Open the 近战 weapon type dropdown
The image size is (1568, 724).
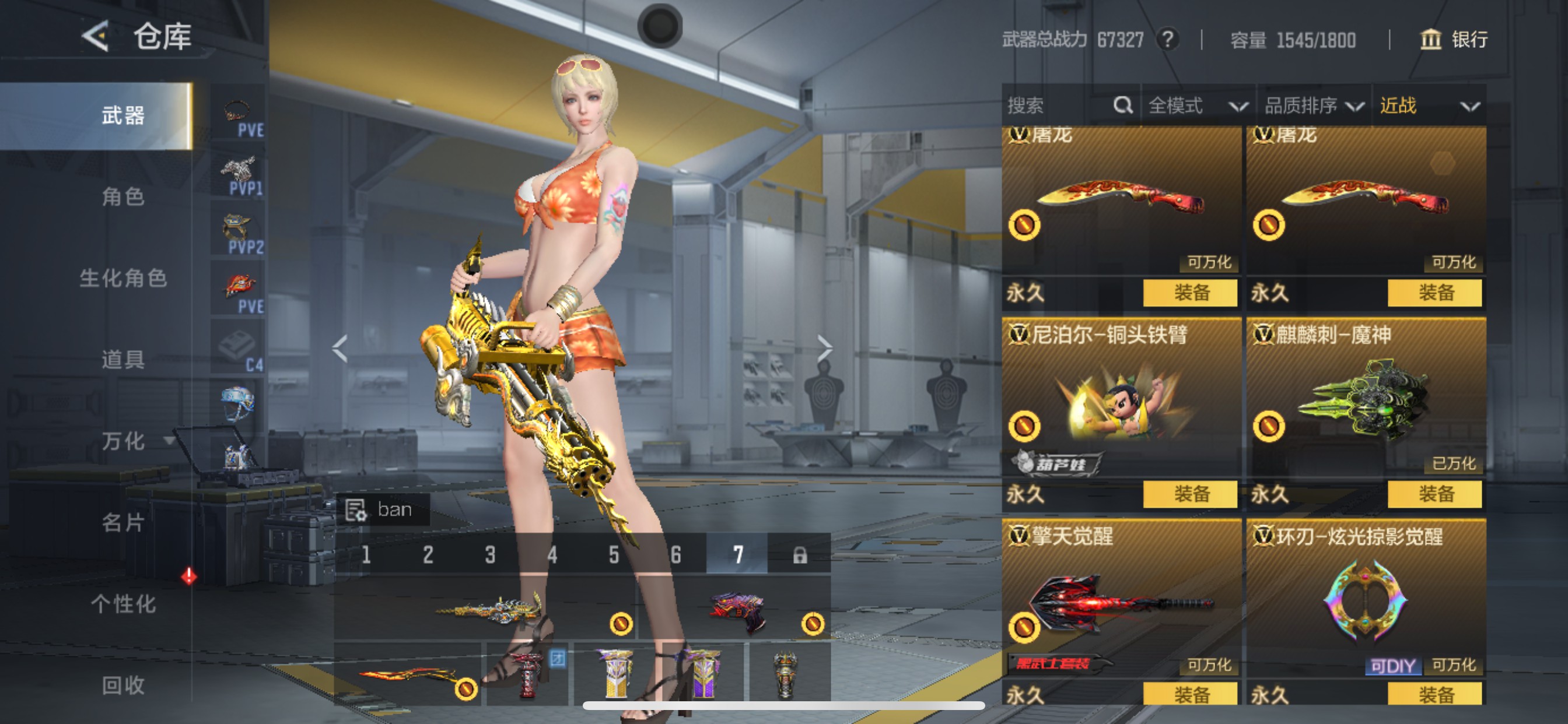coord(1429,106)
